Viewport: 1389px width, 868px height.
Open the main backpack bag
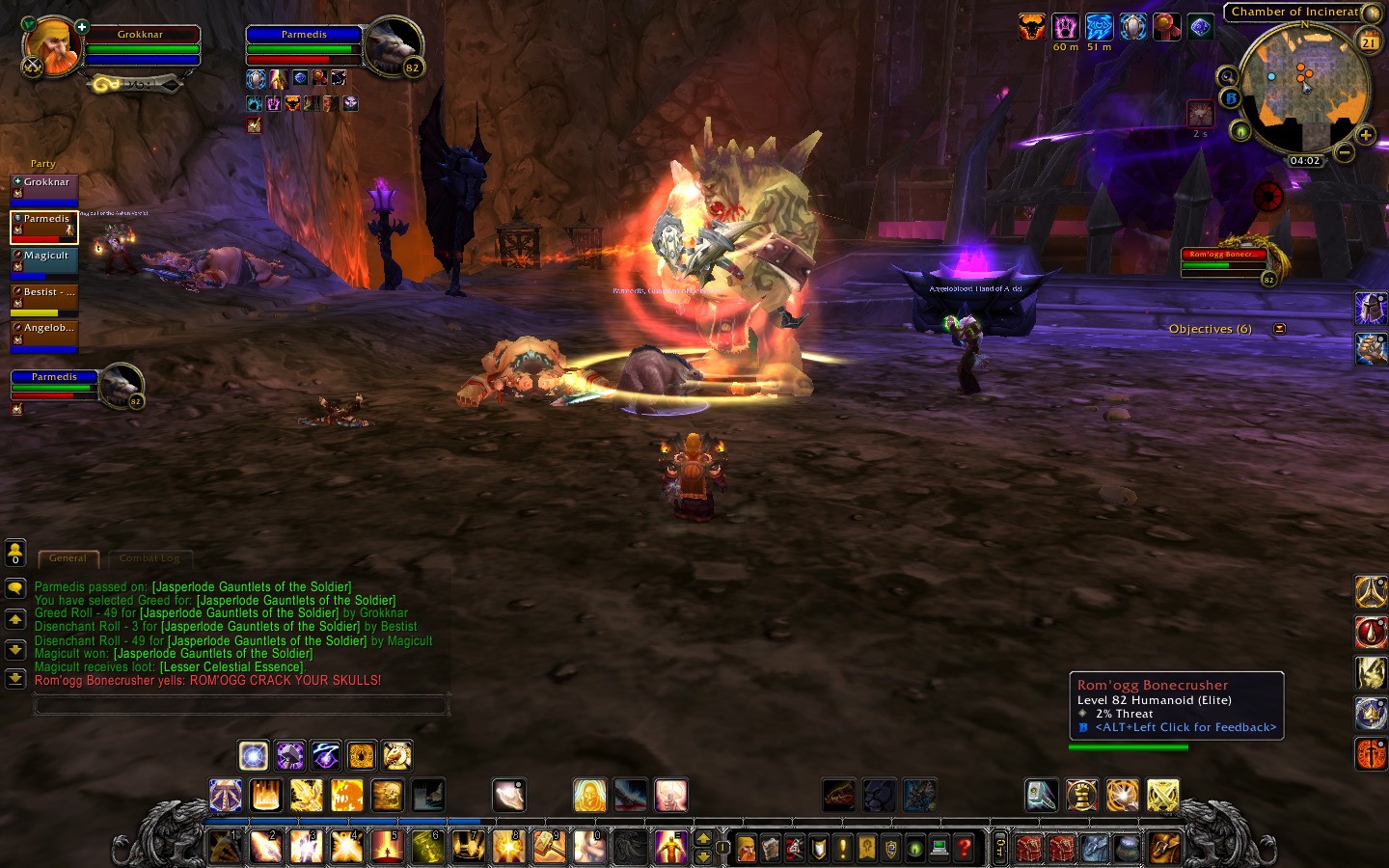click(x=1165, y=849)
